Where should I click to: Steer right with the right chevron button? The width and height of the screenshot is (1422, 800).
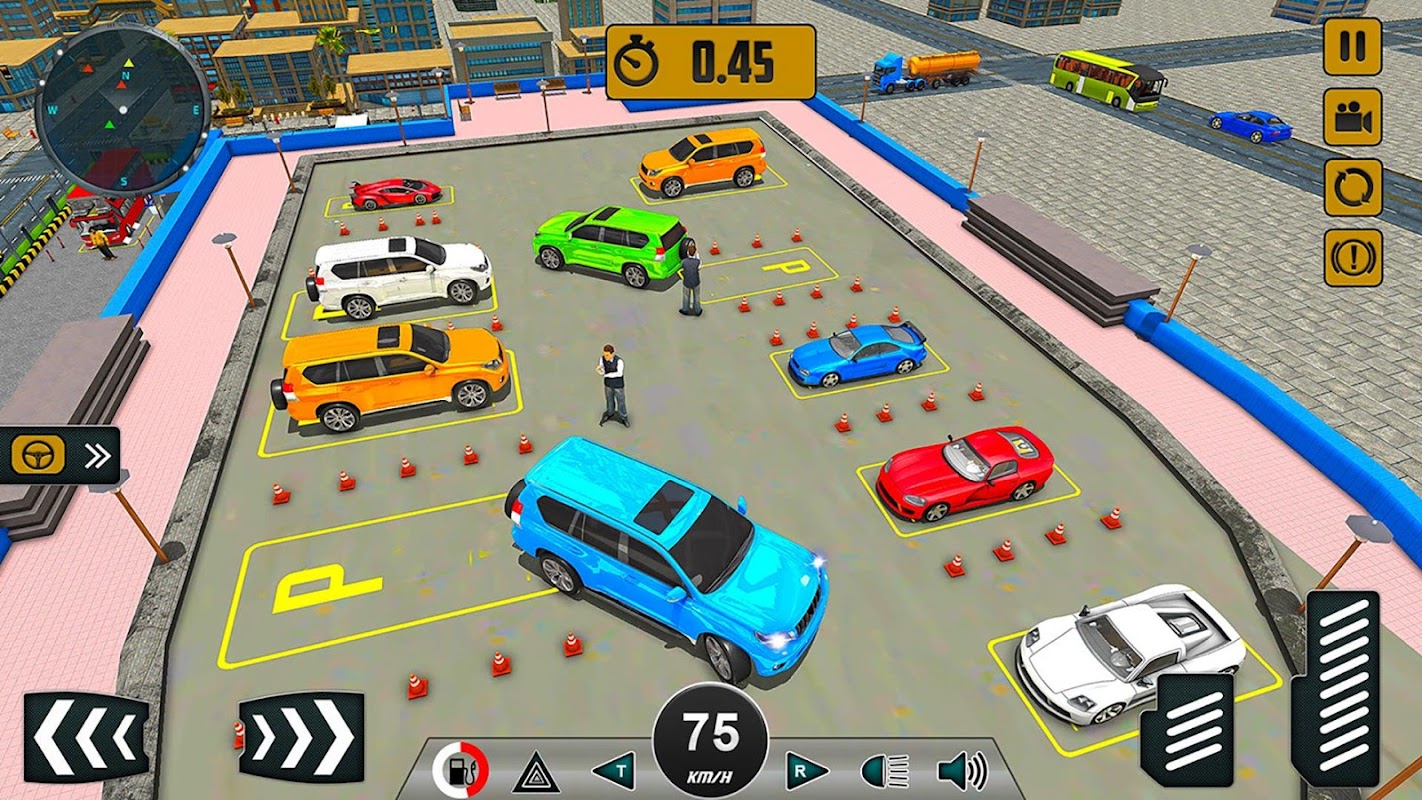[301, 737]
